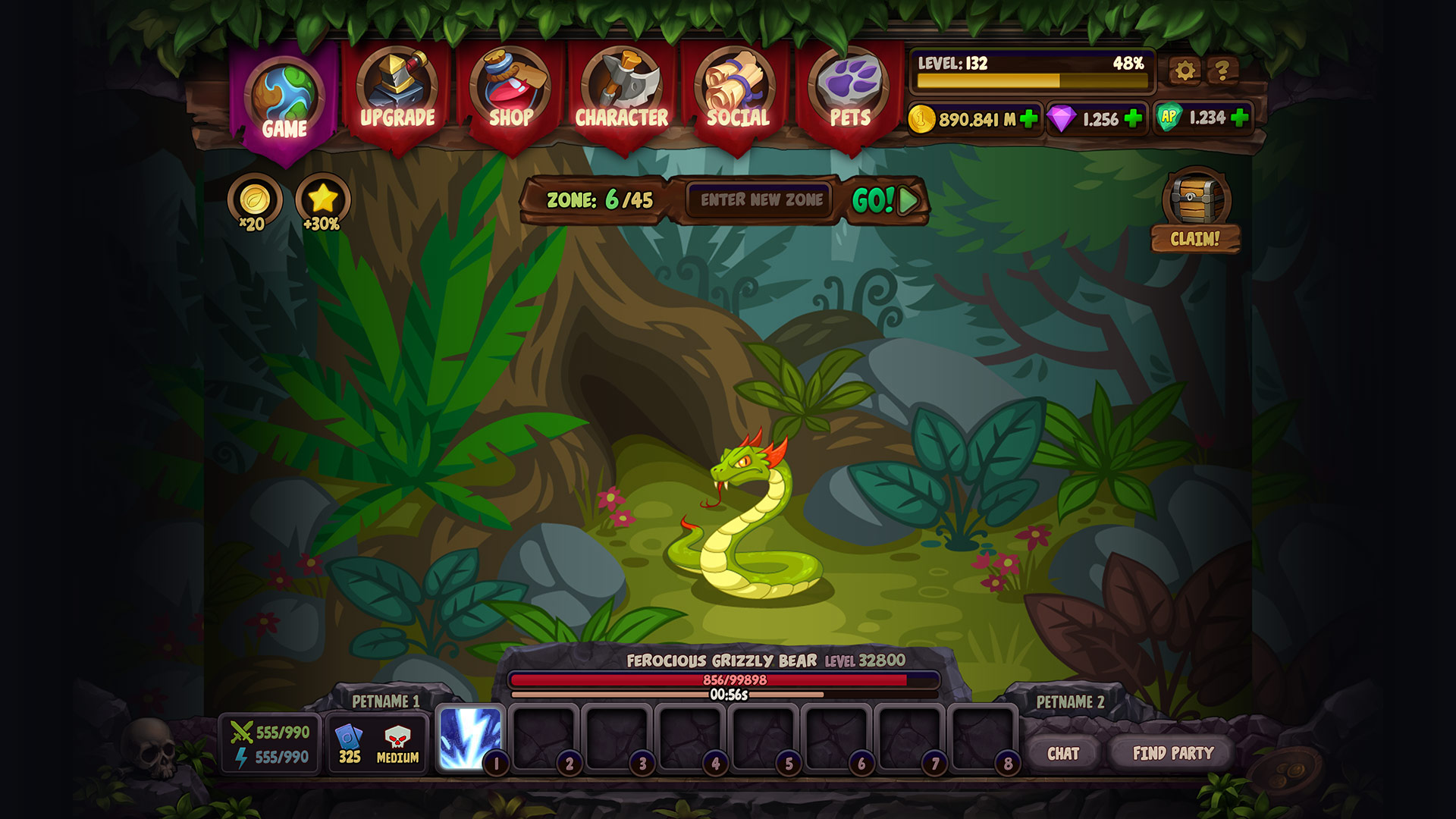Click the grizzly bear's red health bar
This screenshot has width=1456, height=819.
[x=726, y=681]
